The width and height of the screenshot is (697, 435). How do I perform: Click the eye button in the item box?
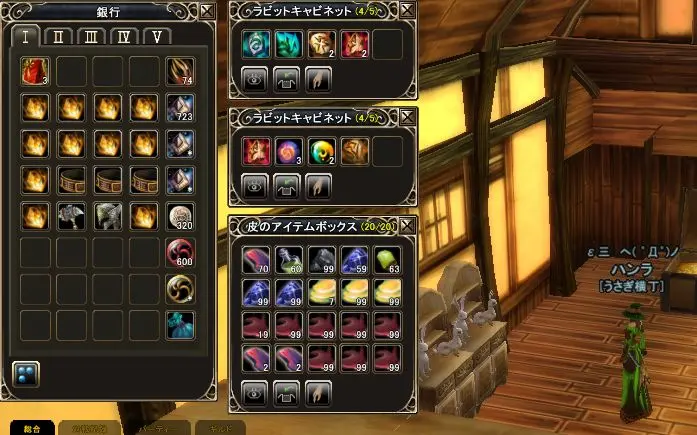[255, 390]
